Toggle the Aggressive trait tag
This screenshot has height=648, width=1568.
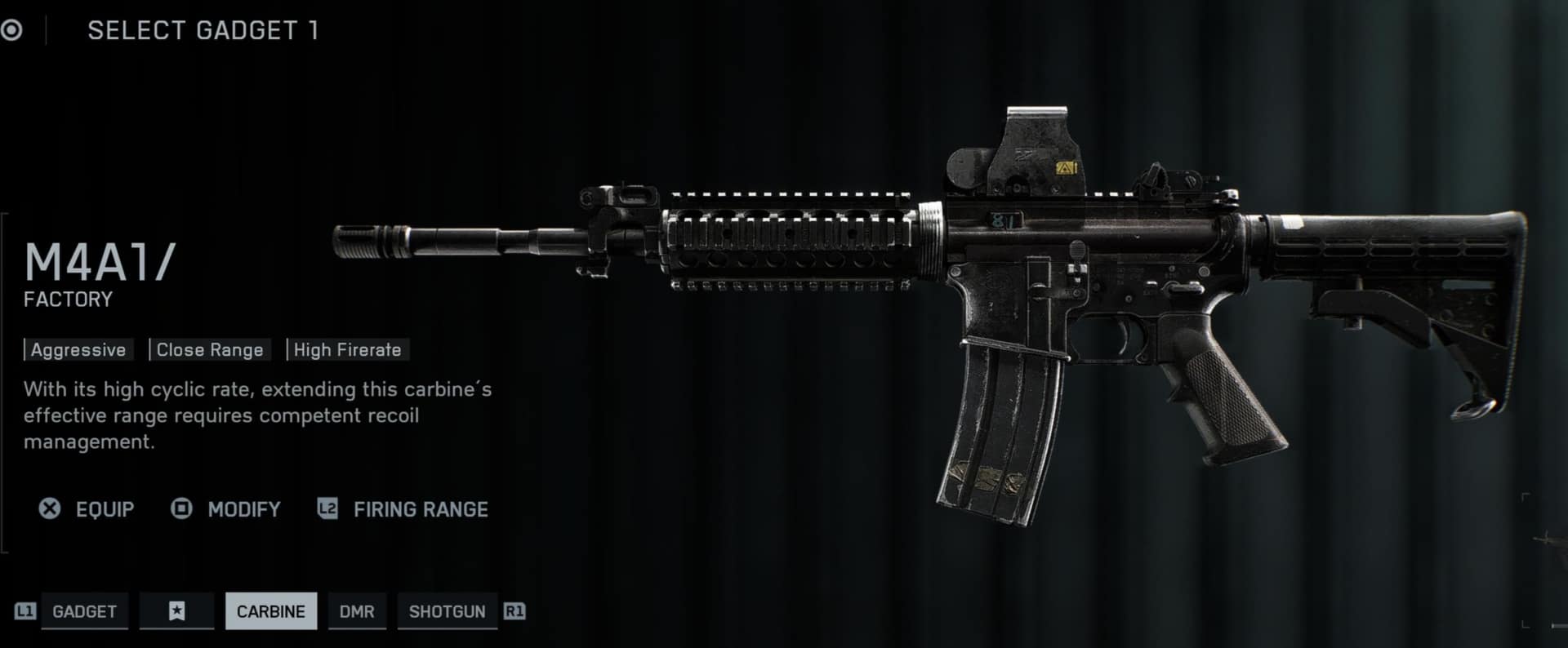[78, 349]
